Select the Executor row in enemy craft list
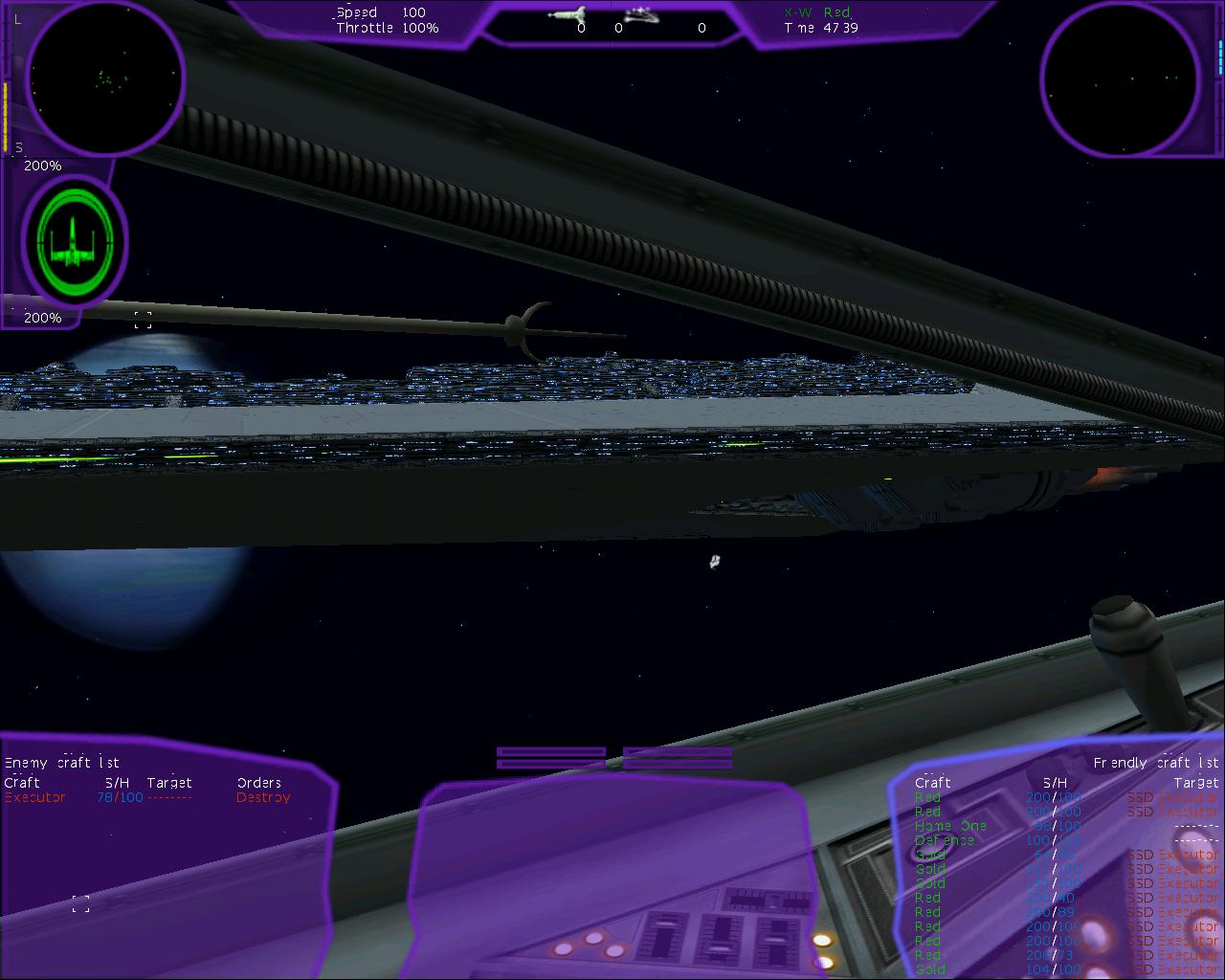The image size is (1225, 980). (35, 797)
